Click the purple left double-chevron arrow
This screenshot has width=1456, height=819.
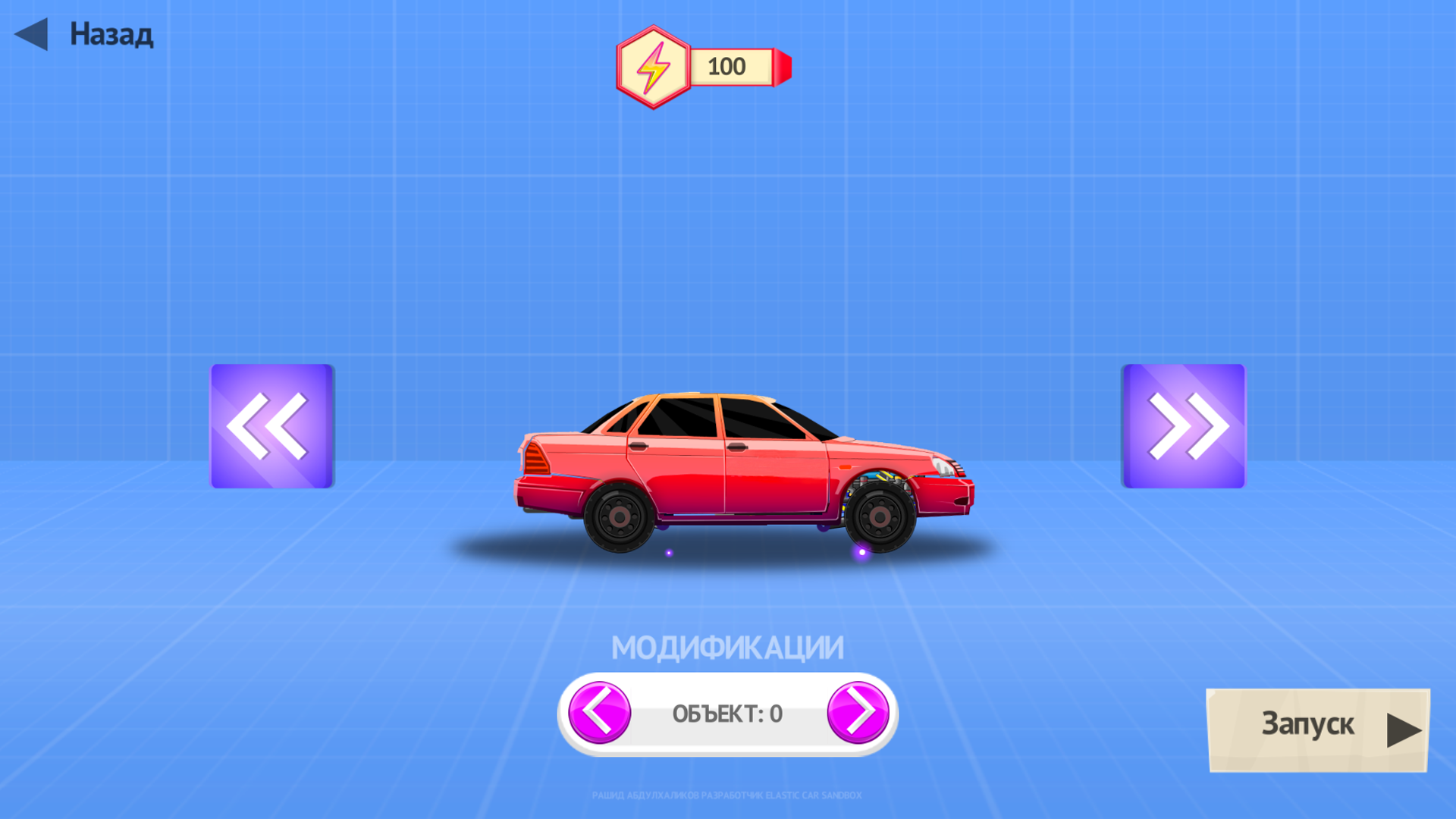point(271,425)
